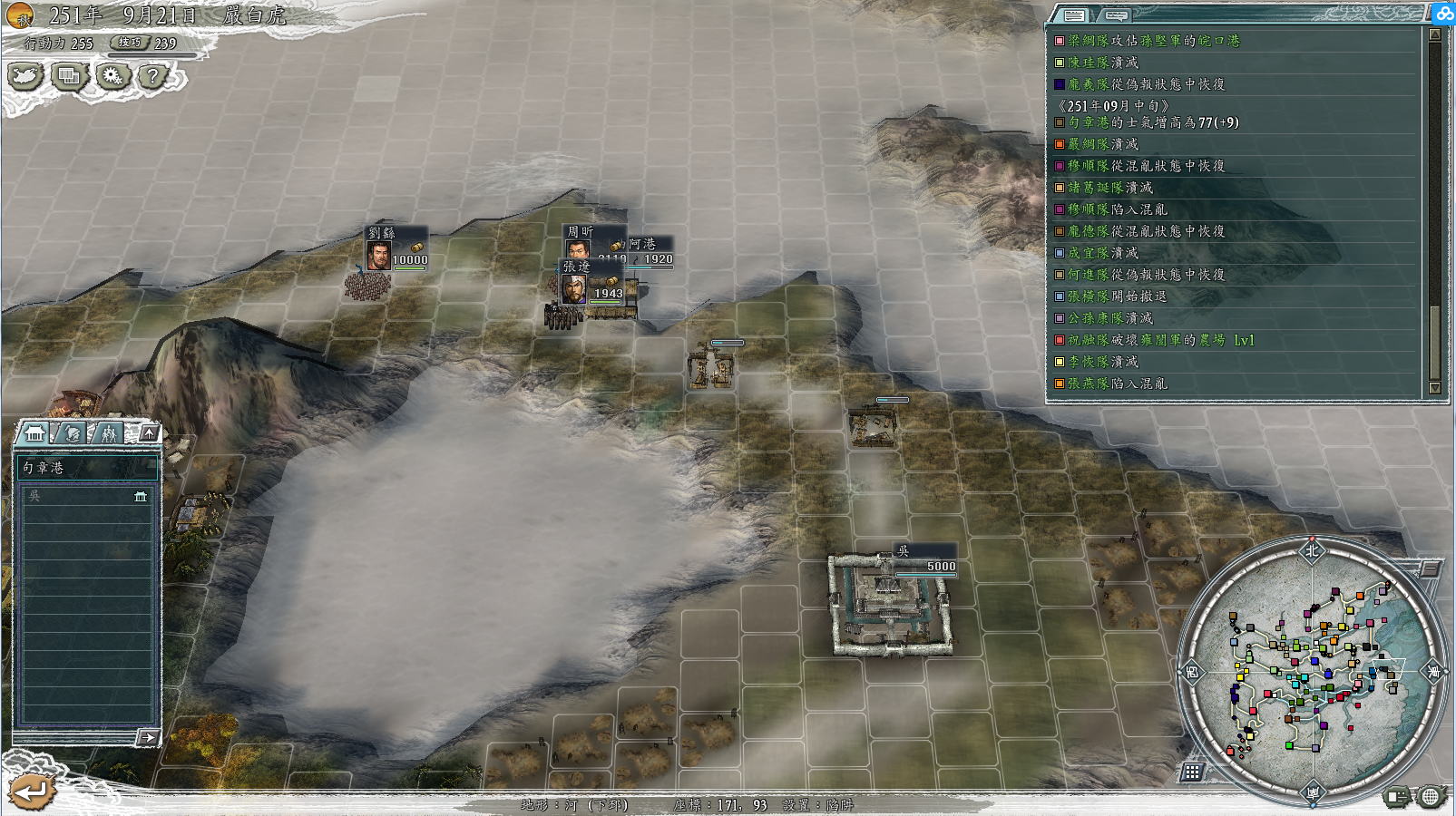Collapse the list panel with up arrow
This screenshot has height=816, width=1456.
[x=150, y=432]
